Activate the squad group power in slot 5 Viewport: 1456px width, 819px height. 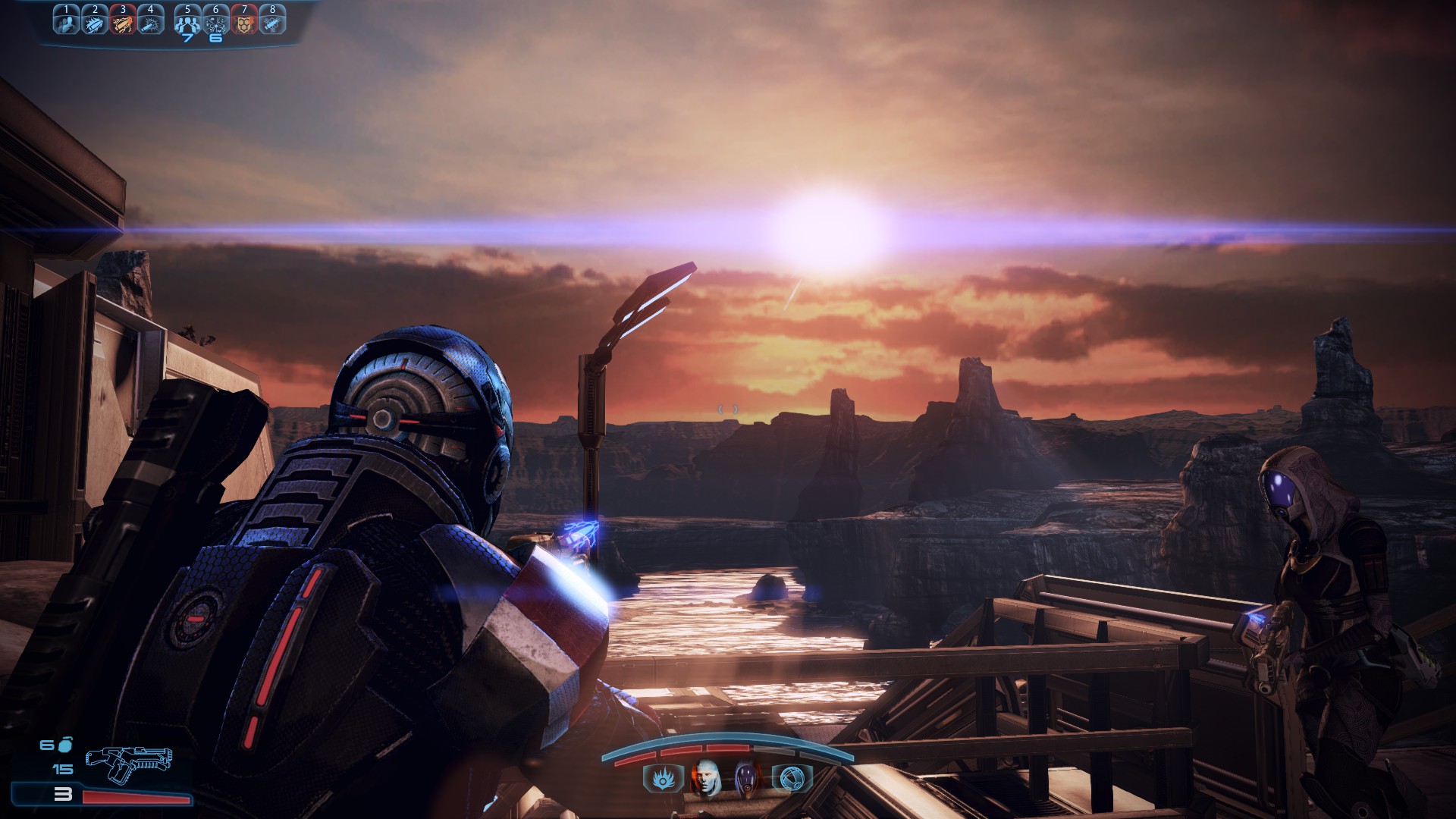(187, 23)
